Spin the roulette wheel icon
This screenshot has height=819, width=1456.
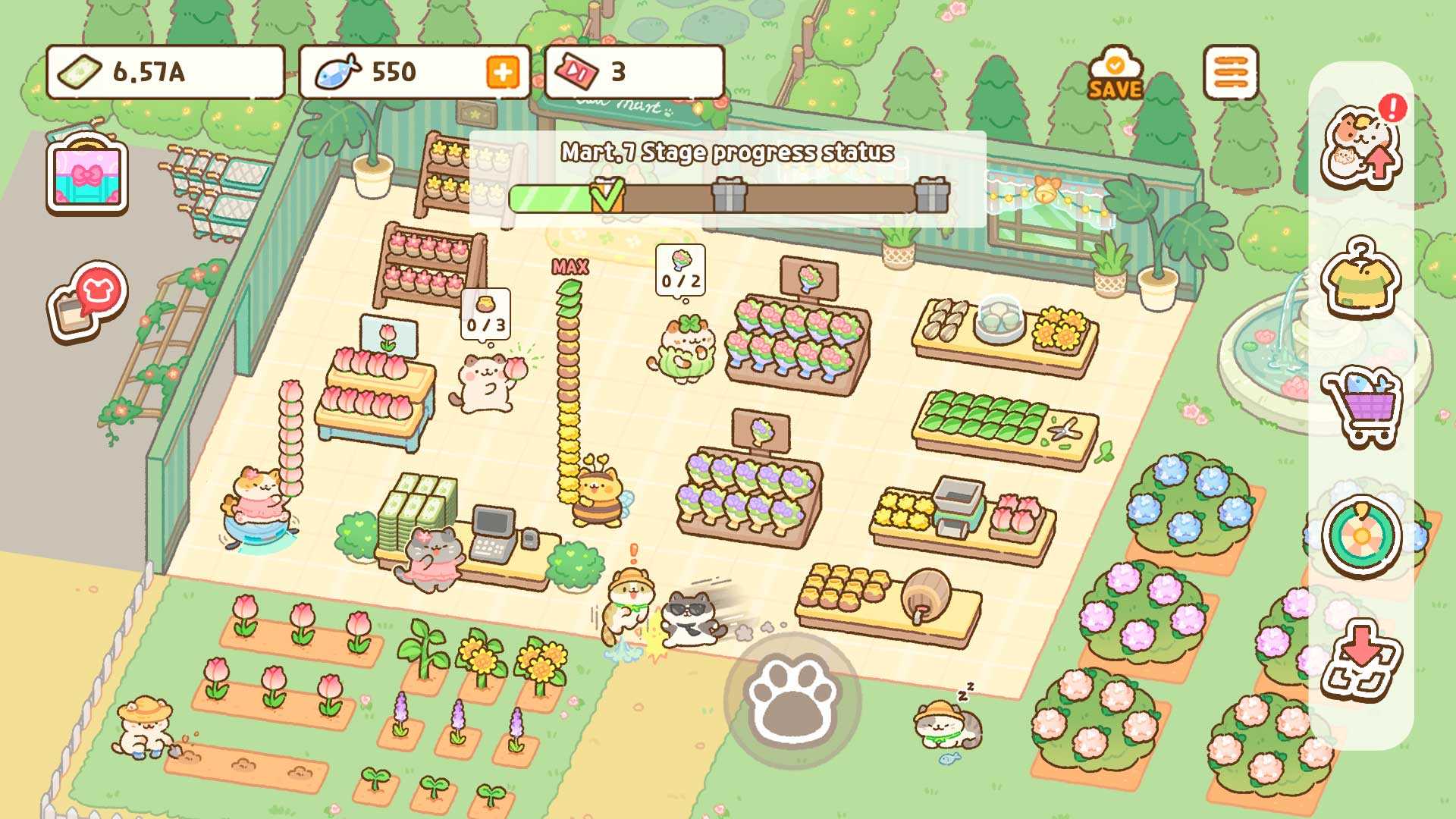coord(1360,536)
